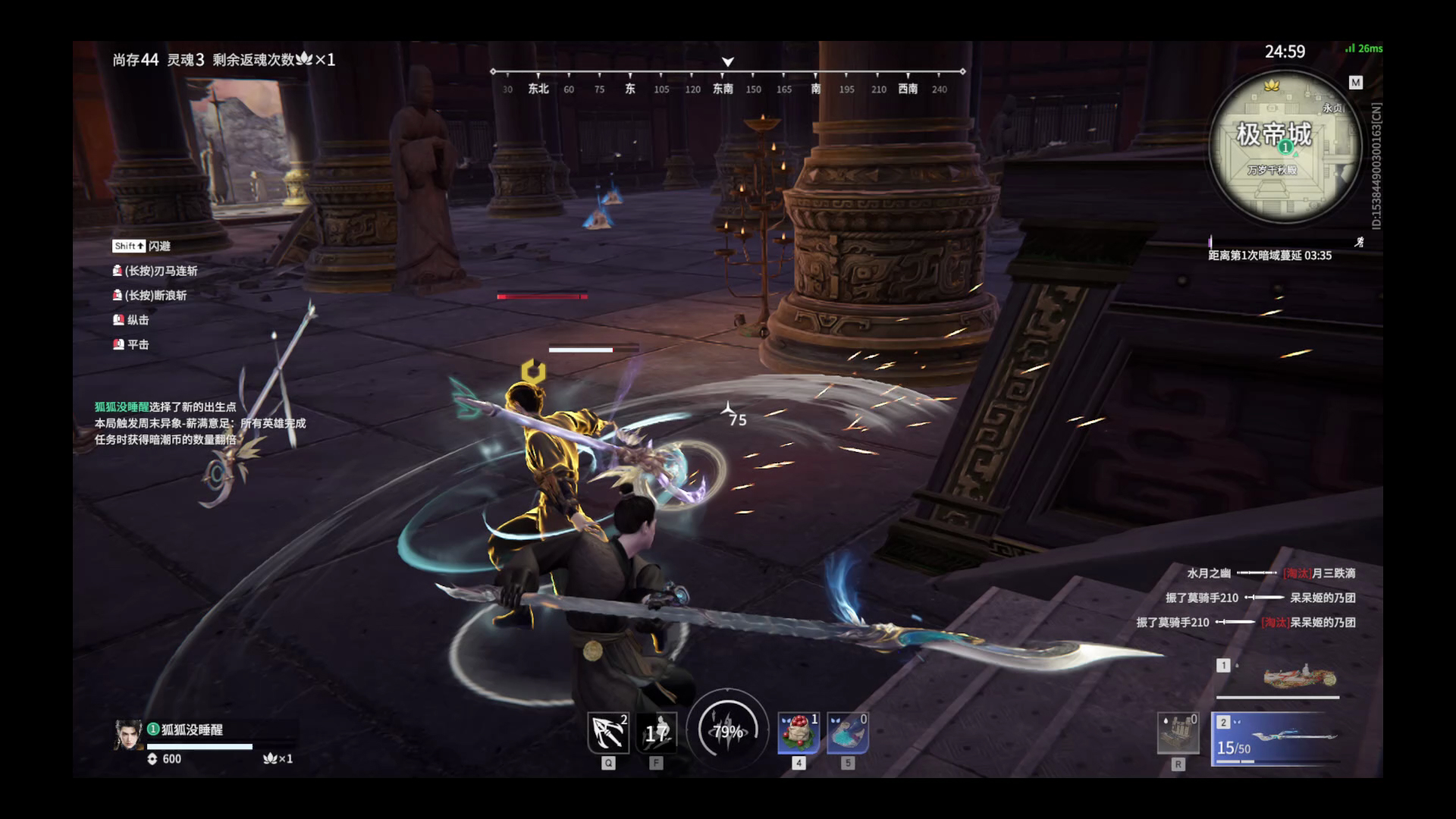The height and width of the screenshot is (819, 1456).
Task: Trigger the 79% ultimate ability gauge
Action: click(727, 731)
